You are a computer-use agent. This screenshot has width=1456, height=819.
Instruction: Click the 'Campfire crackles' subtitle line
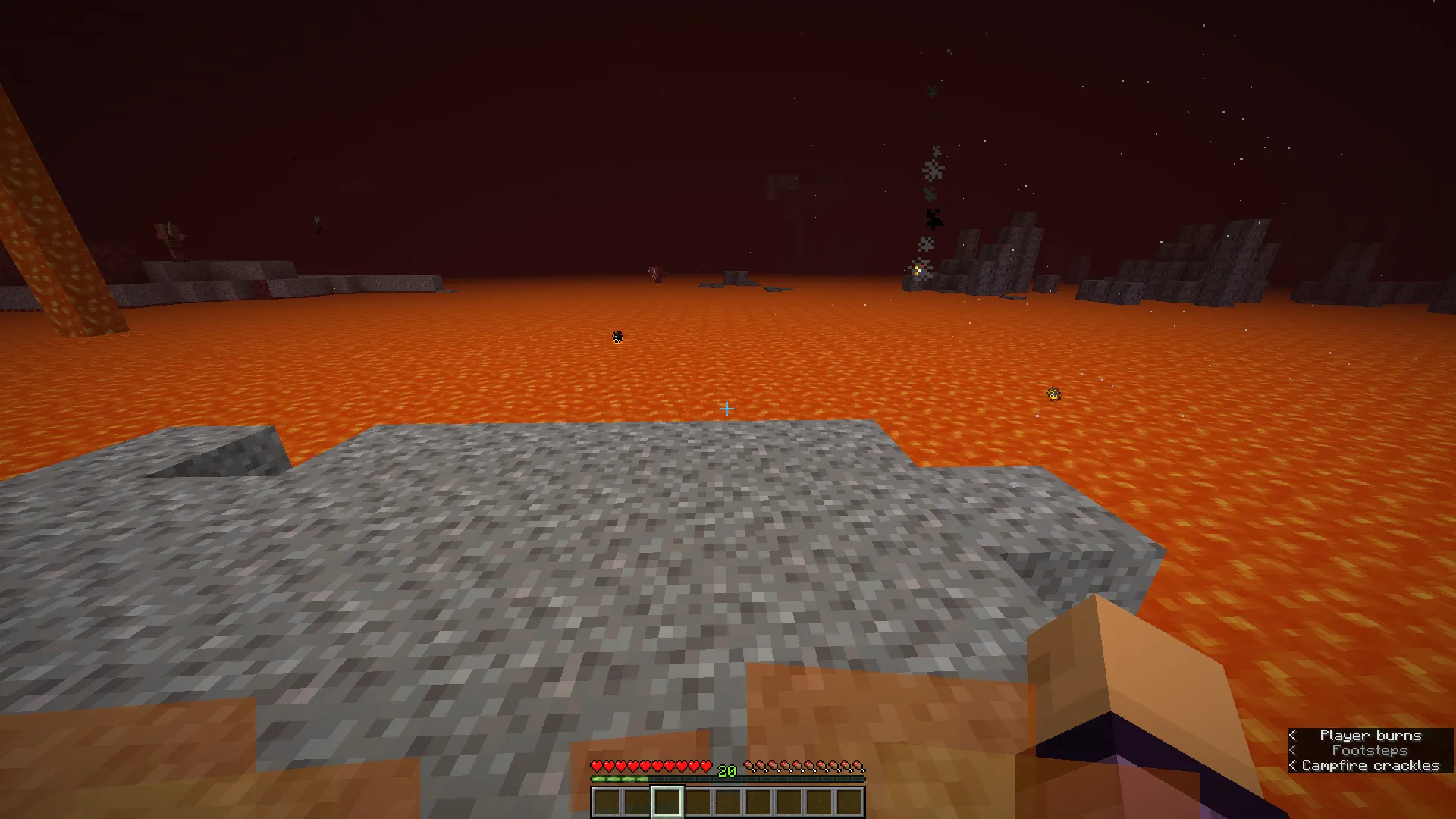tap(1370, 766)
